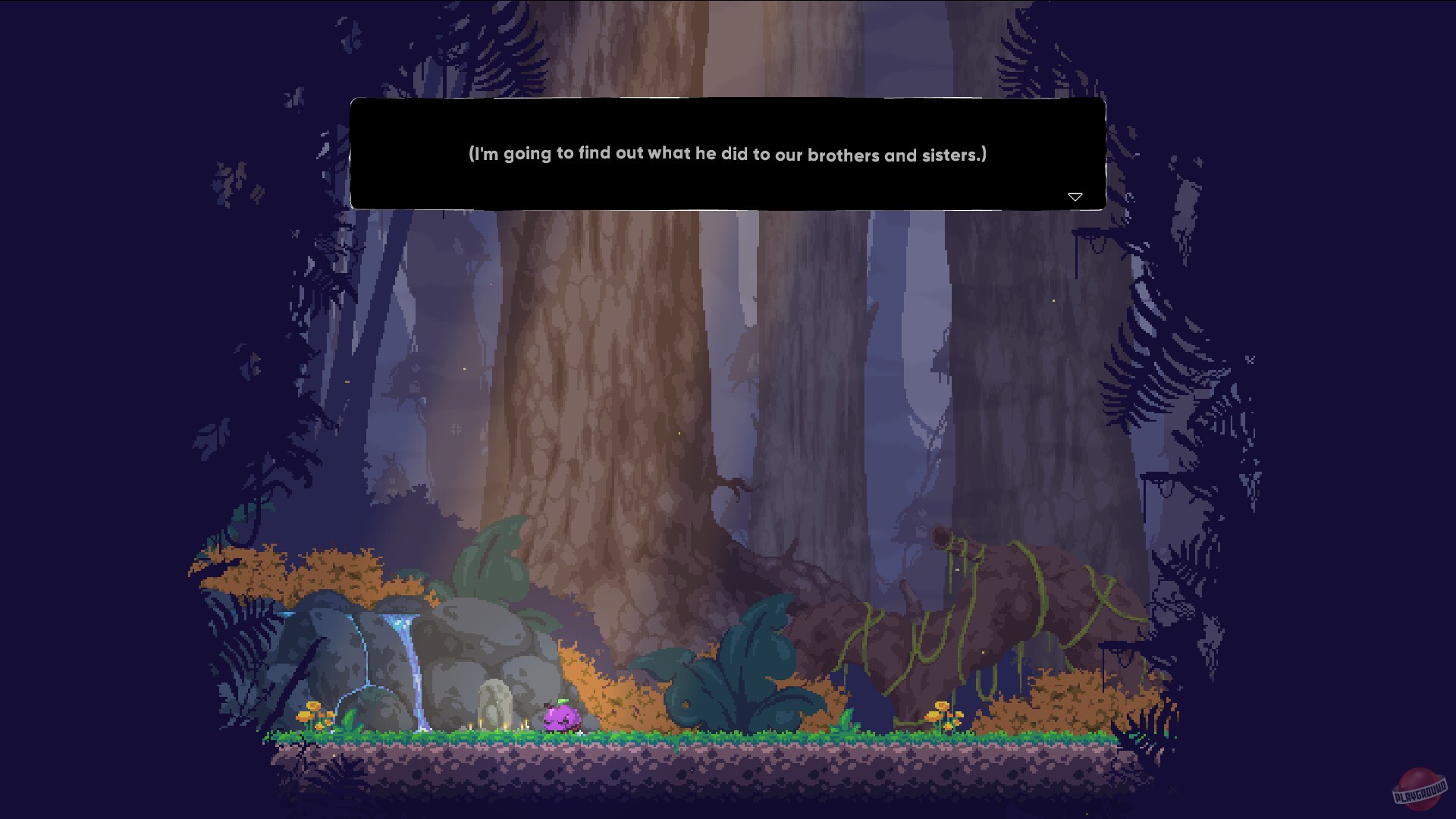Click the glowing firefly speck near the log
This screenshot has width=1456, height=819.
[x=1054, y=300]
